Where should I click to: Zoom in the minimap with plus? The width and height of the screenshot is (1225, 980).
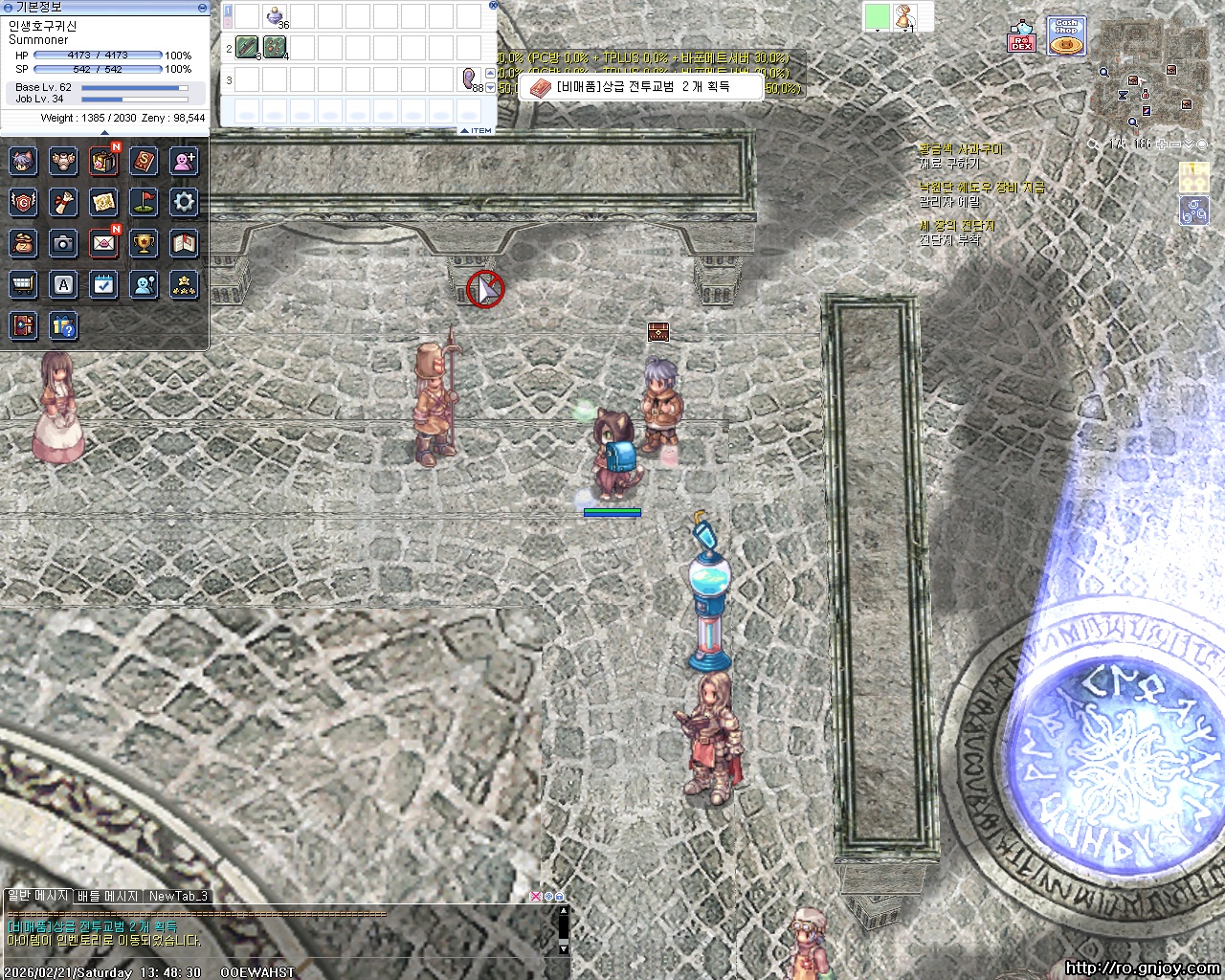click(x=1162, y=145)
